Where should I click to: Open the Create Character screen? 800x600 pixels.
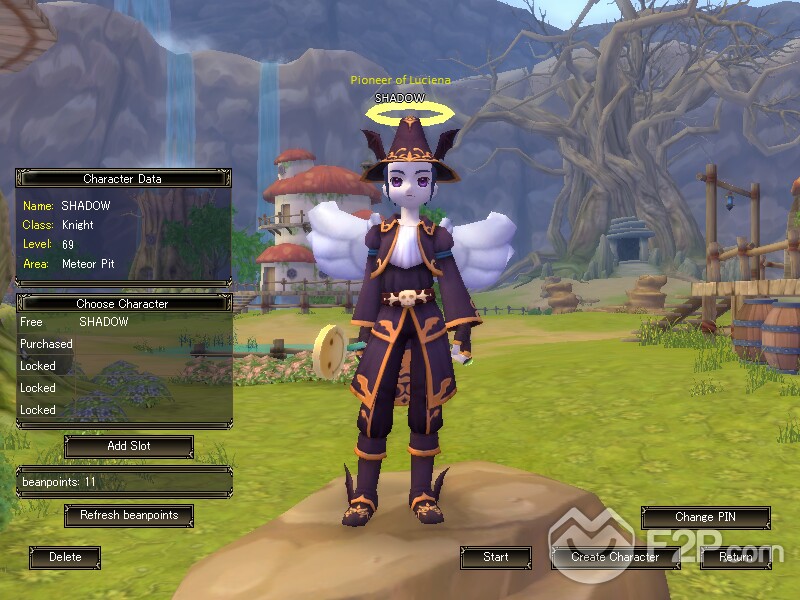[615, 557]
